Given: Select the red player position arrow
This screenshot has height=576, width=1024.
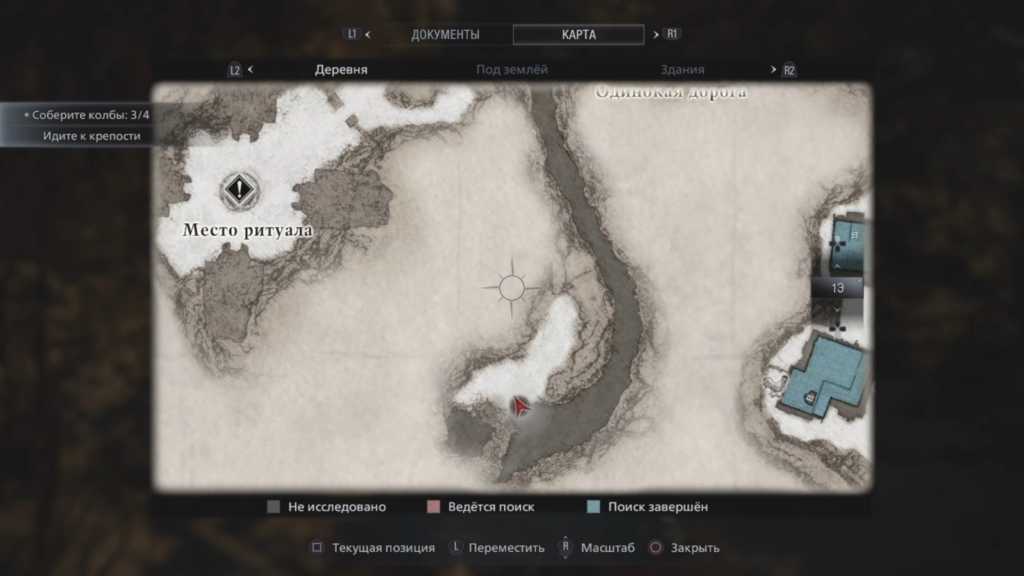Looking at the screenshot, I should [x=520, y=406].
